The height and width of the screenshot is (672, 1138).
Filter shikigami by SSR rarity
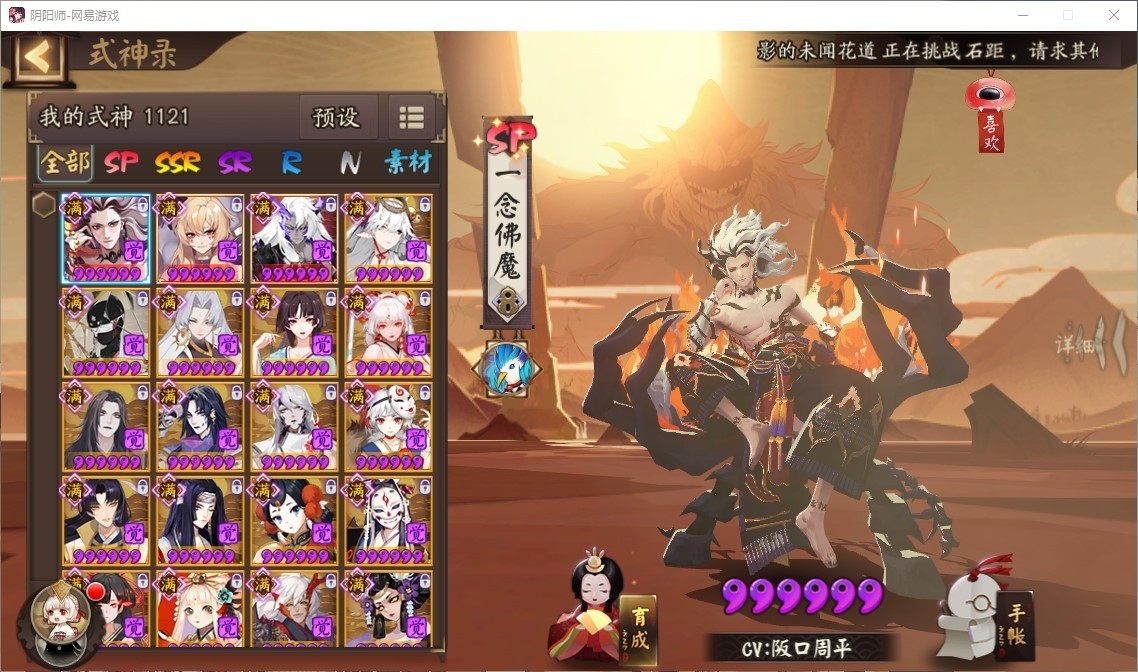[177, 162]
